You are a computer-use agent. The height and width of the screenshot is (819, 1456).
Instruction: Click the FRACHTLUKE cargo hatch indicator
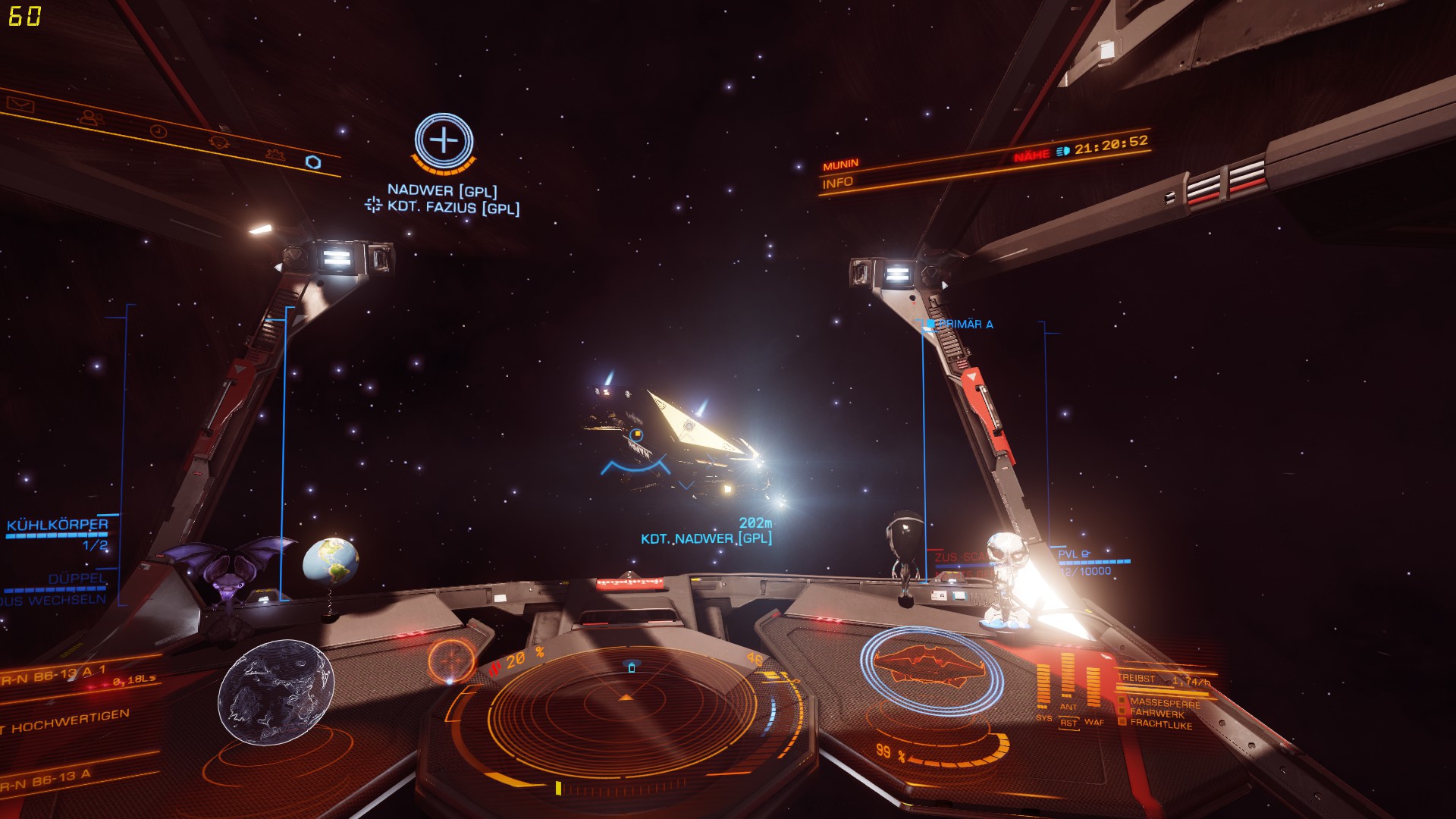tap(1160, 724)
